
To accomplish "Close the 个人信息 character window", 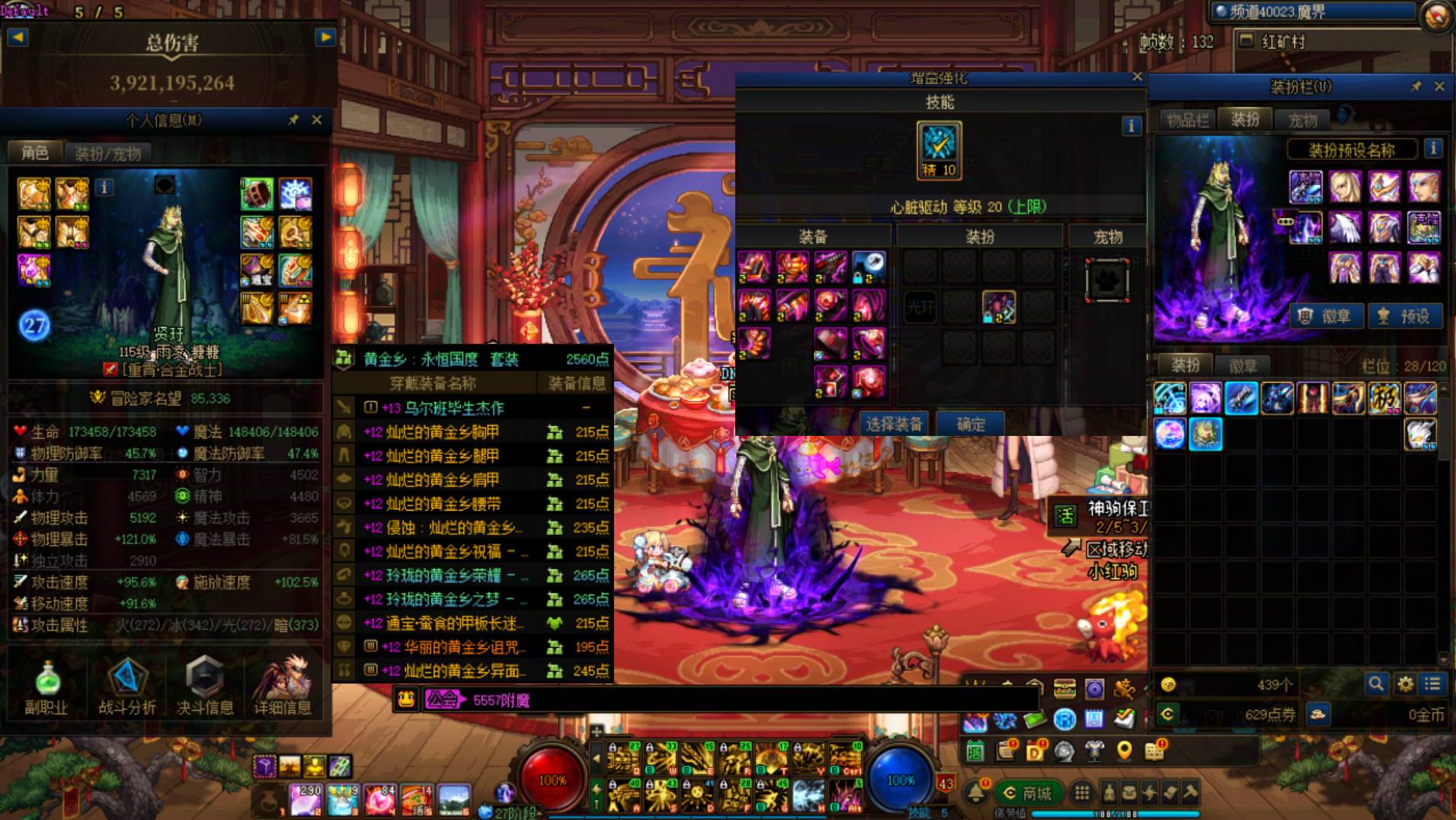I will 317,120.
